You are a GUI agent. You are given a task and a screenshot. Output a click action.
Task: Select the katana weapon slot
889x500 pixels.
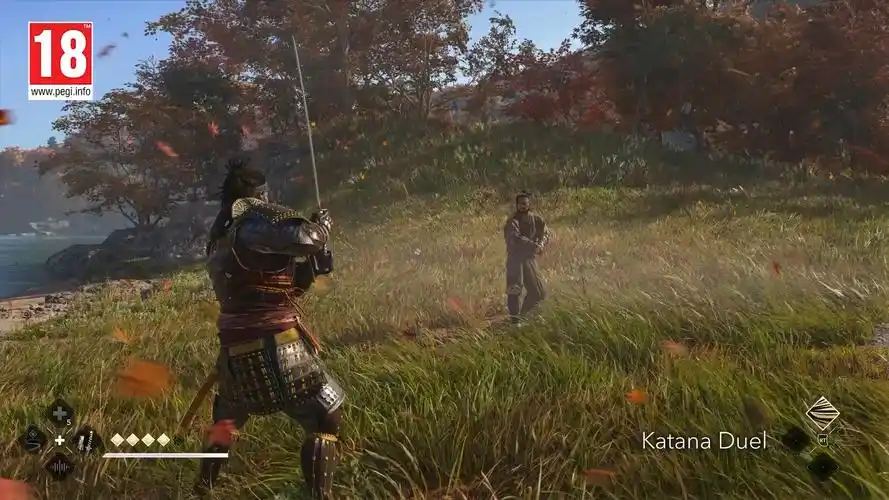pos(86,439)
